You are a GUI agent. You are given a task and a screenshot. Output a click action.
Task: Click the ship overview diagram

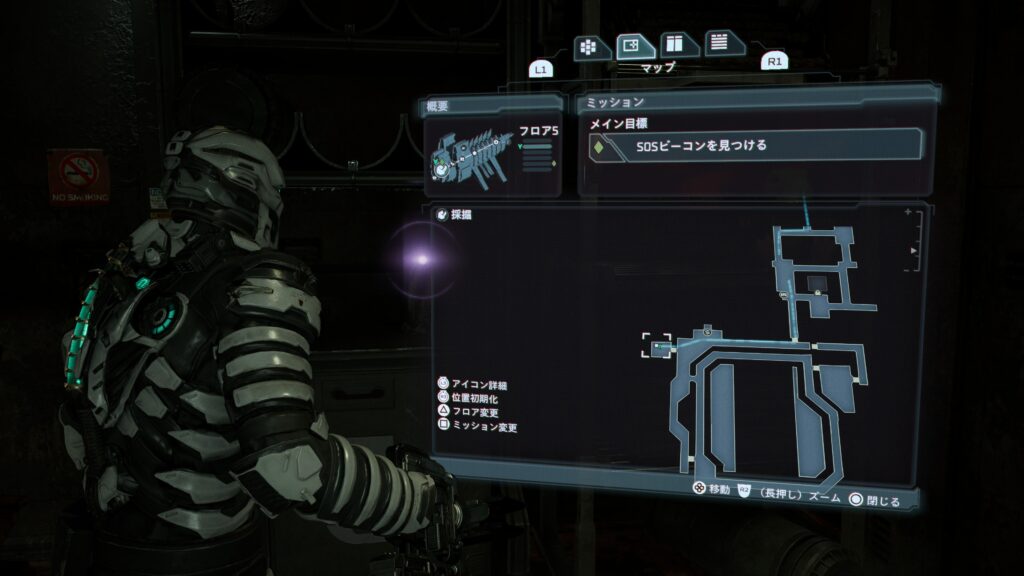(x=472, y=157)
